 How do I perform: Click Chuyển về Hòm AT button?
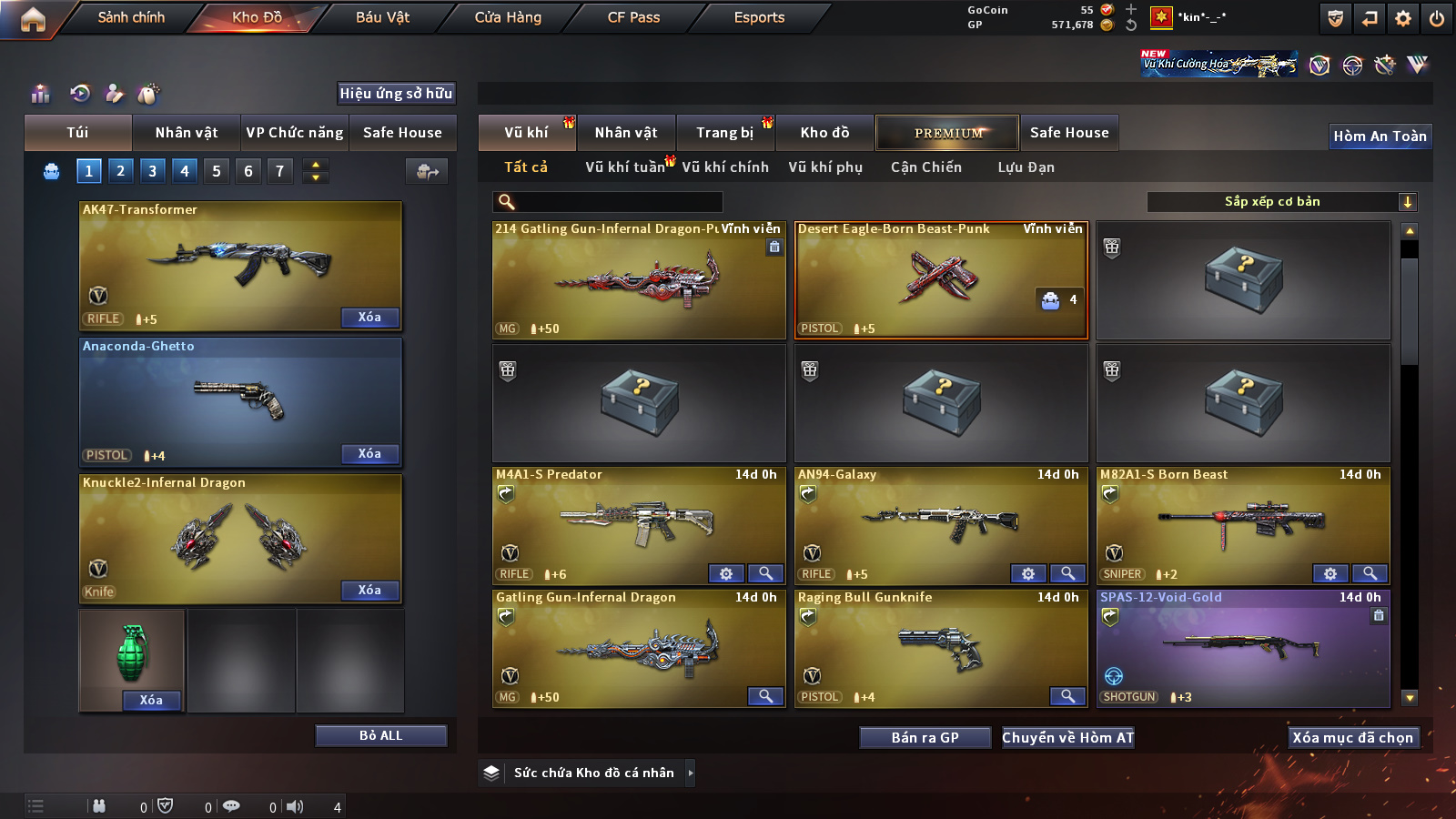tap(1067, 737)
